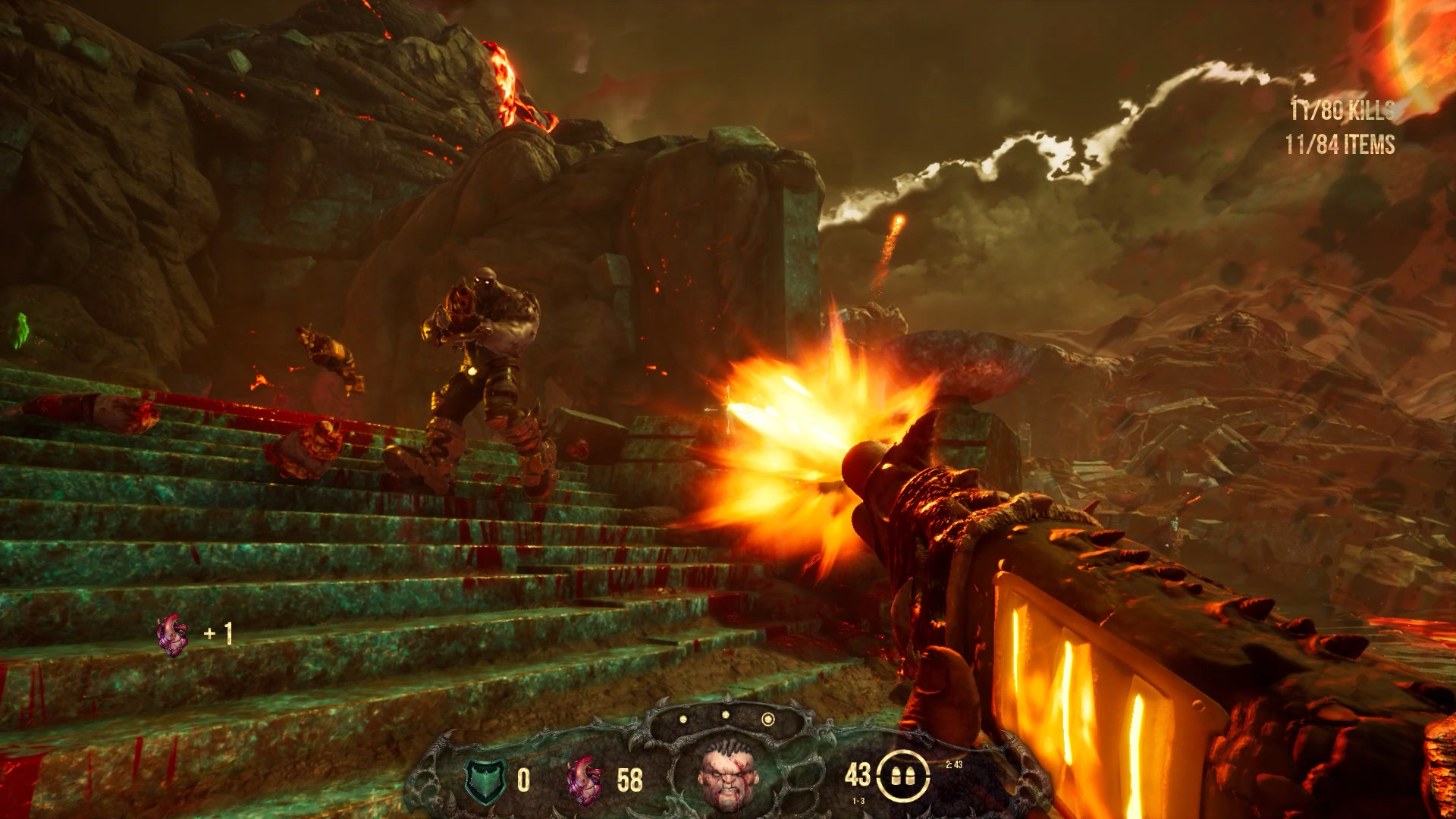Click the armor value reading 0
The height and width of the screenshot is (819, 1456).
coord(525,782)
